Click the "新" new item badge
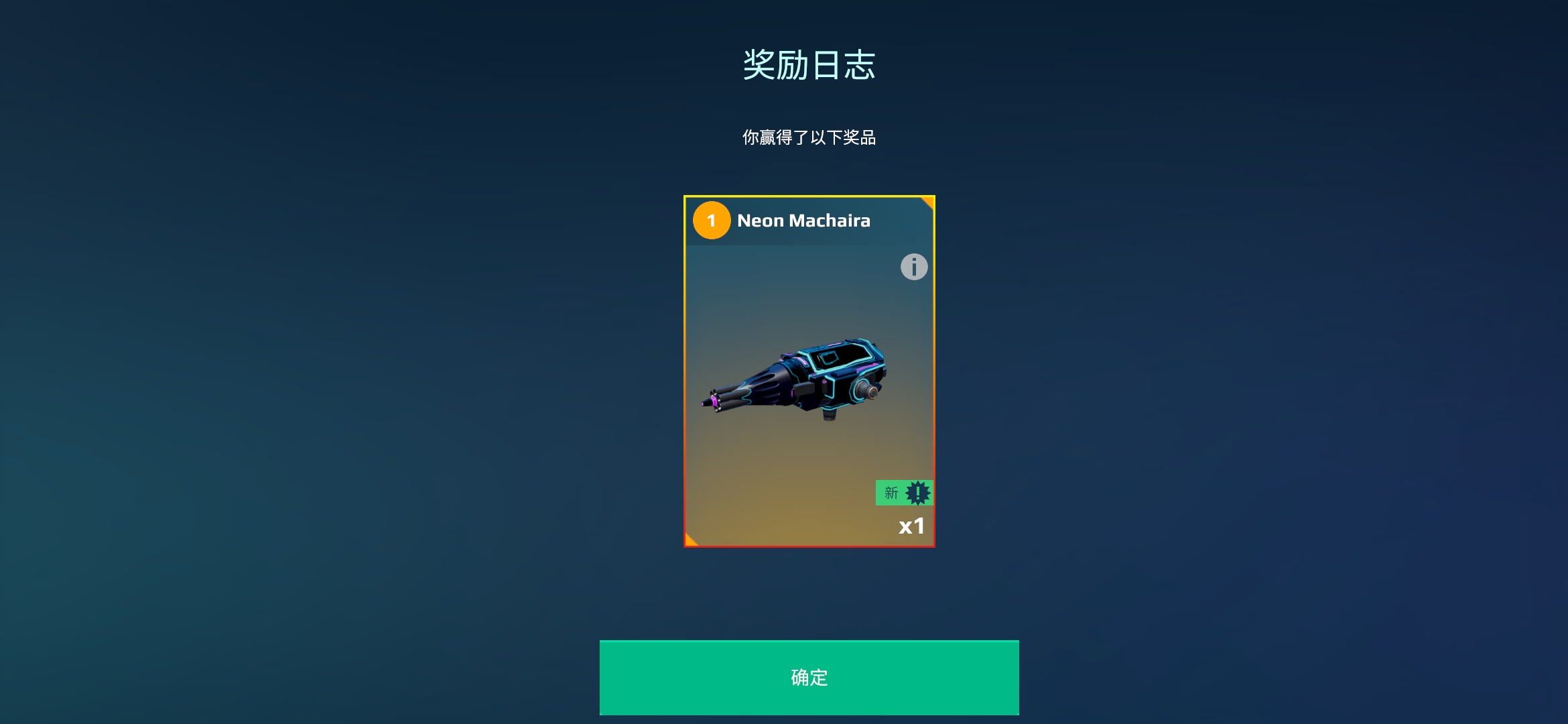1568x724 pixels. click(891, 493)
